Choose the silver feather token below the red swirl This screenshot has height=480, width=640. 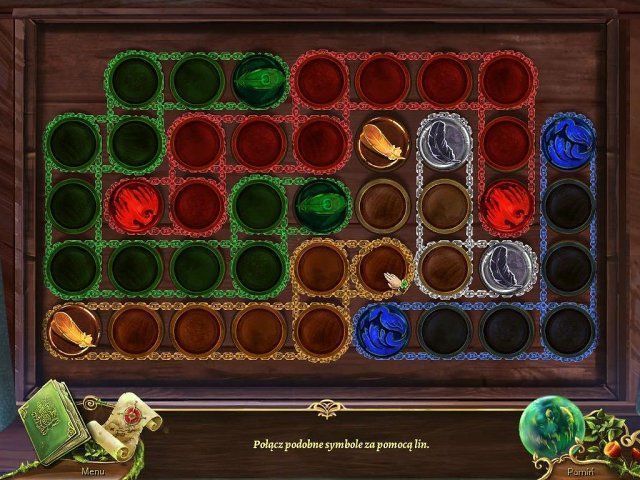[505, 265]
